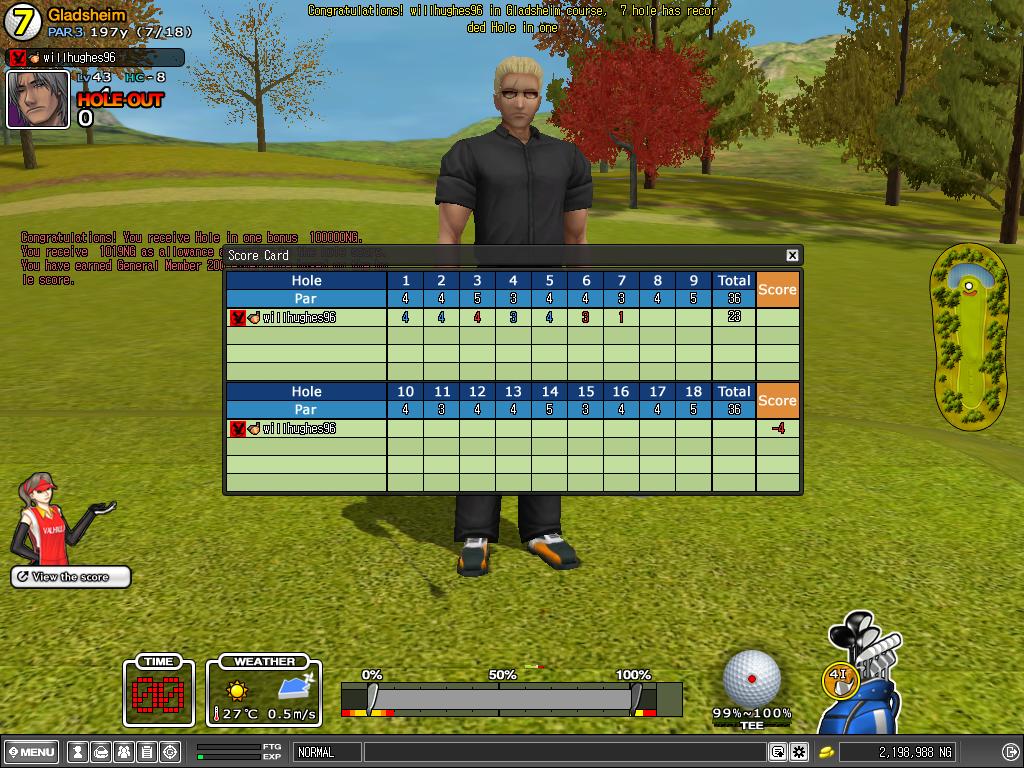Image resolution: width=1024 pixels, height=768 pixels.
Task: Open the clipboard list icon
Action: (147, 752)
